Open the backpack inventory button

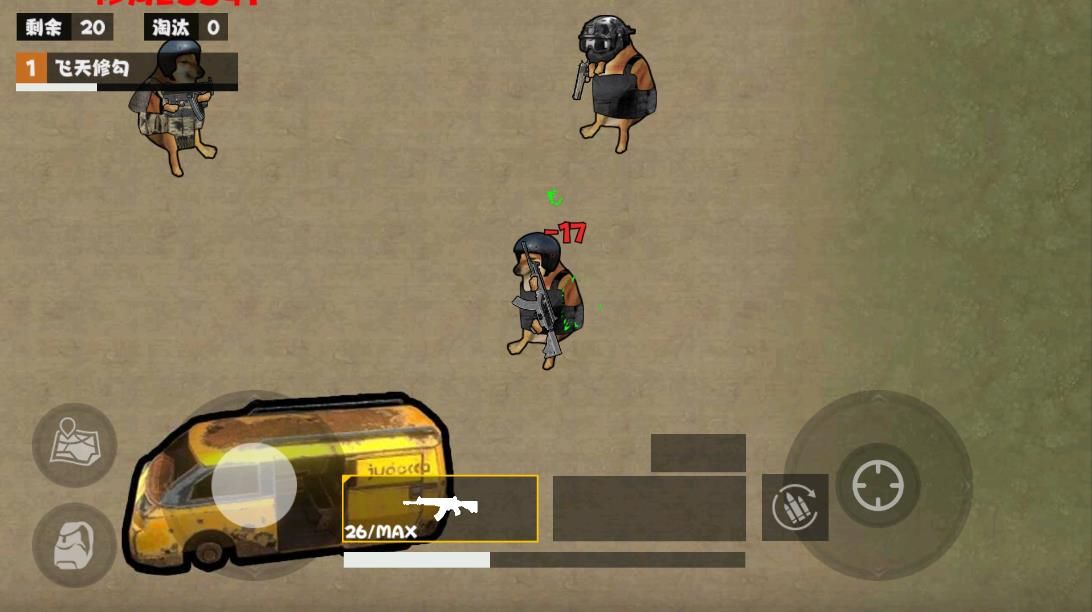tap(74, 545)
